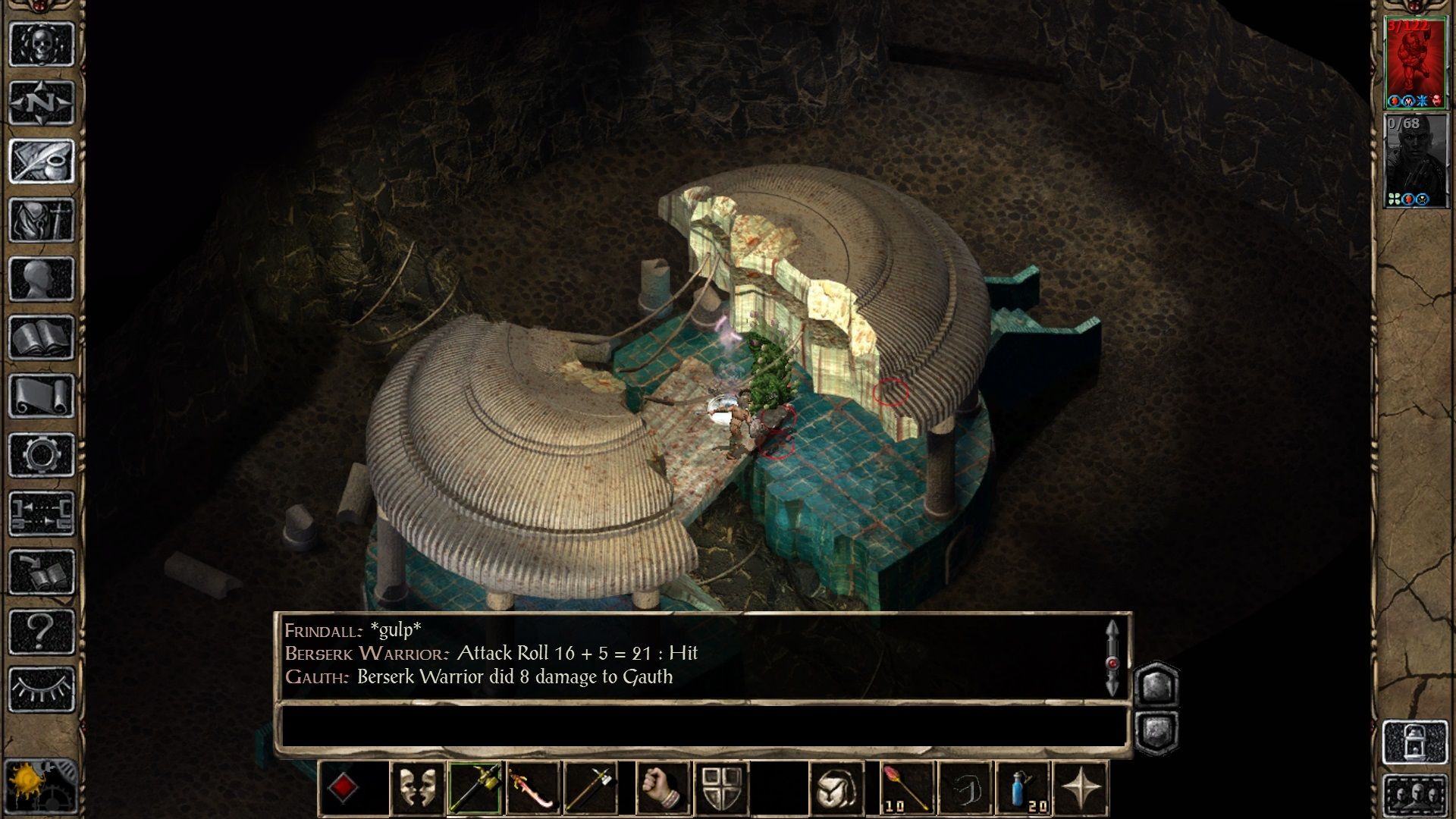Image resolution: width=1456 pixels, height=819 pixels.
Task: Toggle the question mark help button
Action: [42, 631]
